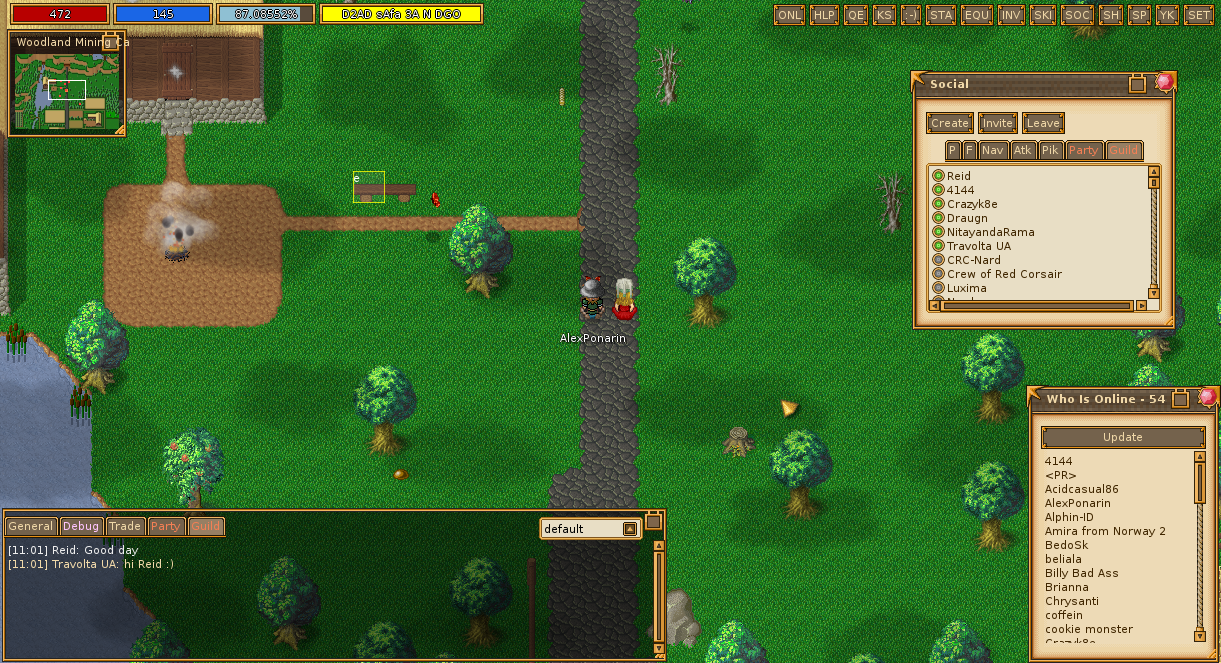1221x663 pixels.
Task: Click the Leave button in Social
Action: (x=1043, y=123)
